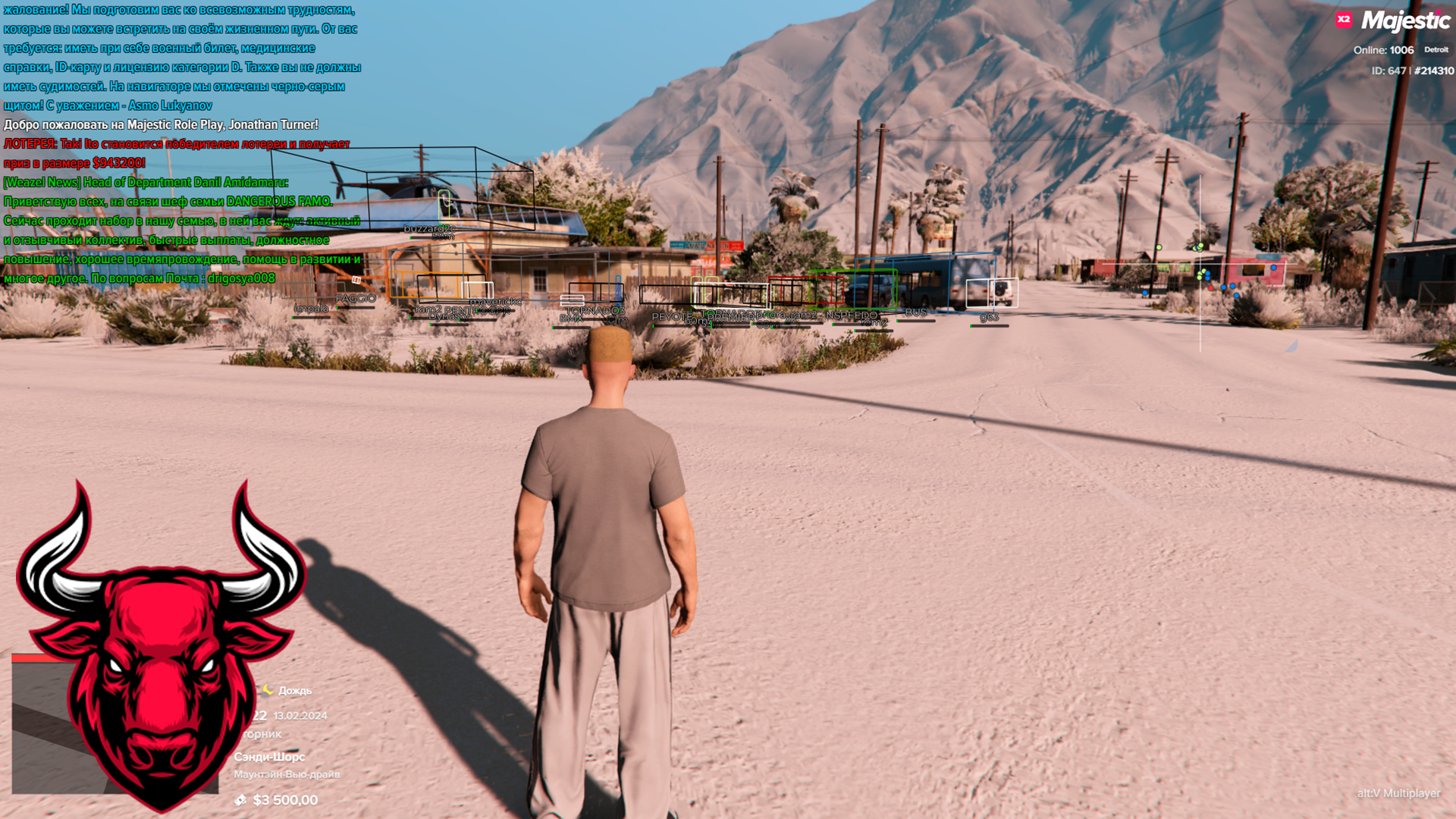Click the Majestic server logo
1456x819 pixels.
[1405, 21]
